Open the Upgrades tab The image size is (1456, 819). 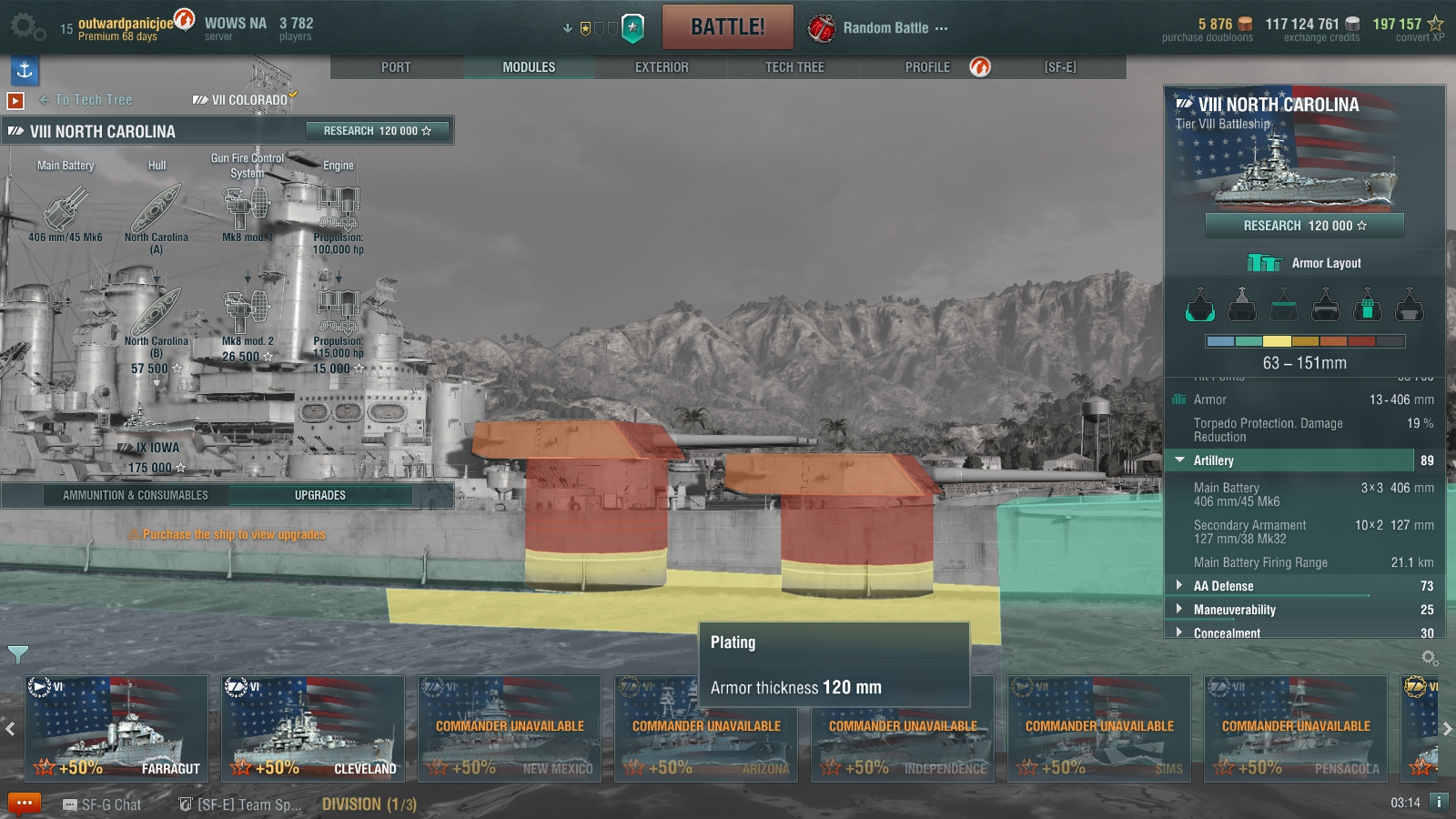click(319, 495)
